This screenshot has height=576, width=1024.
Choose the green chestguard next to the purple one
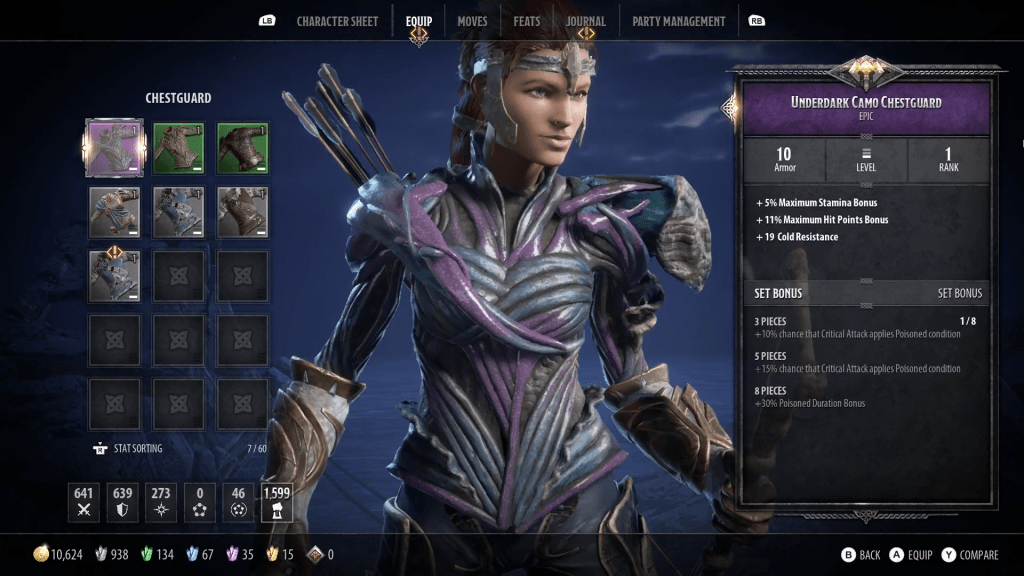tap(179, 148)
